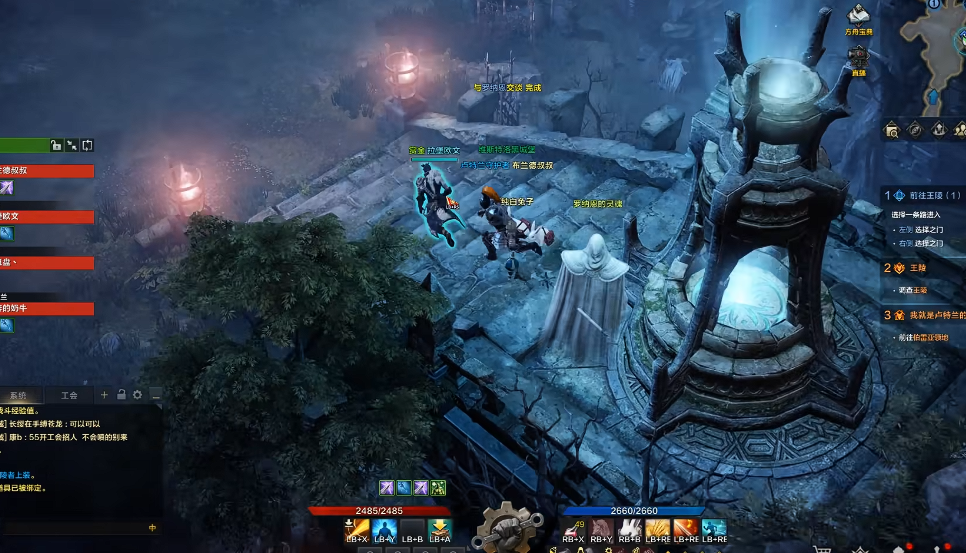Screen dimensions: 966x553
Task: Select the 前往王陵 quest objective
Action: tap(923, 195)
